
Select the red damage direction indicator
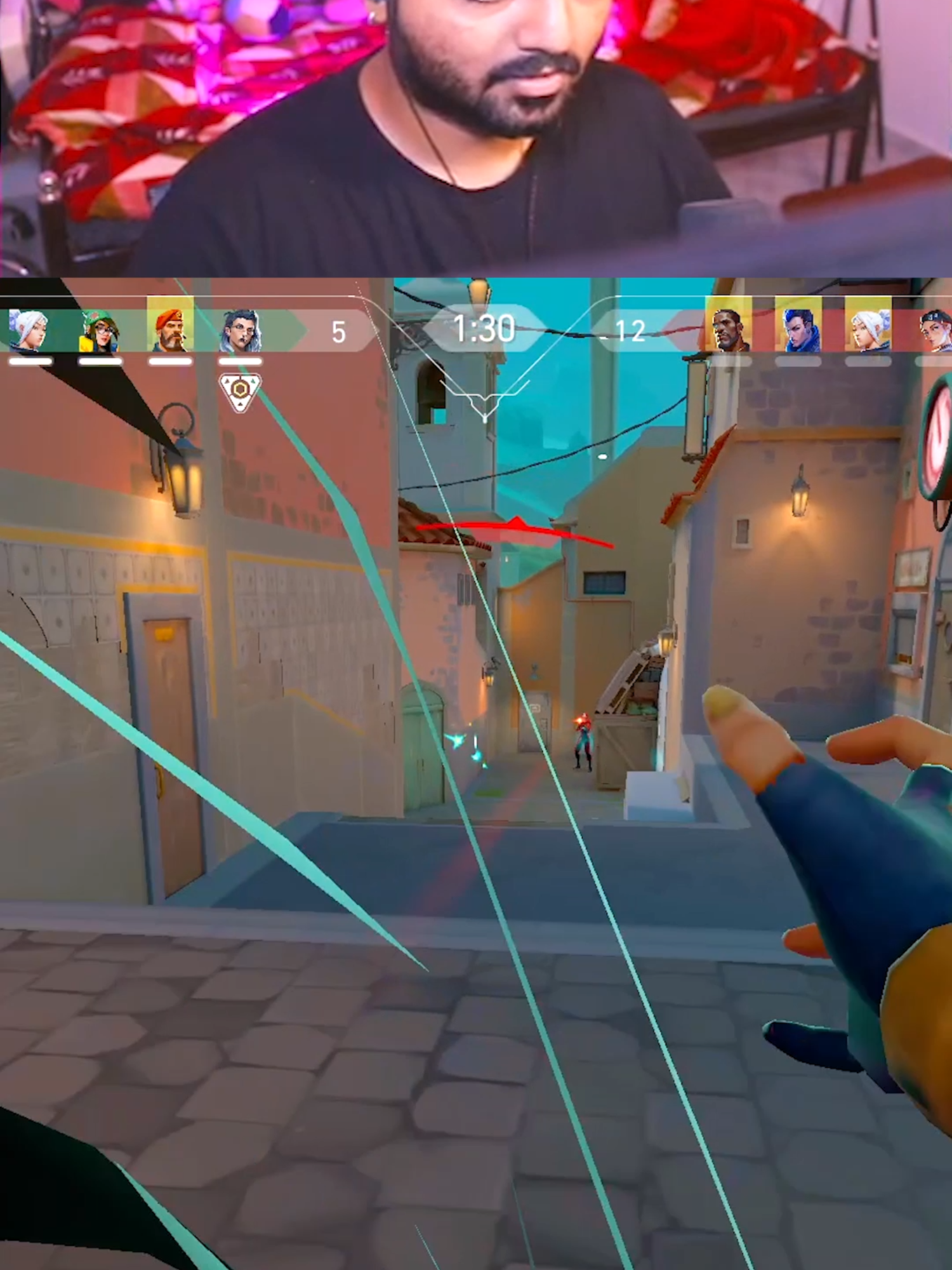(514, 529)
